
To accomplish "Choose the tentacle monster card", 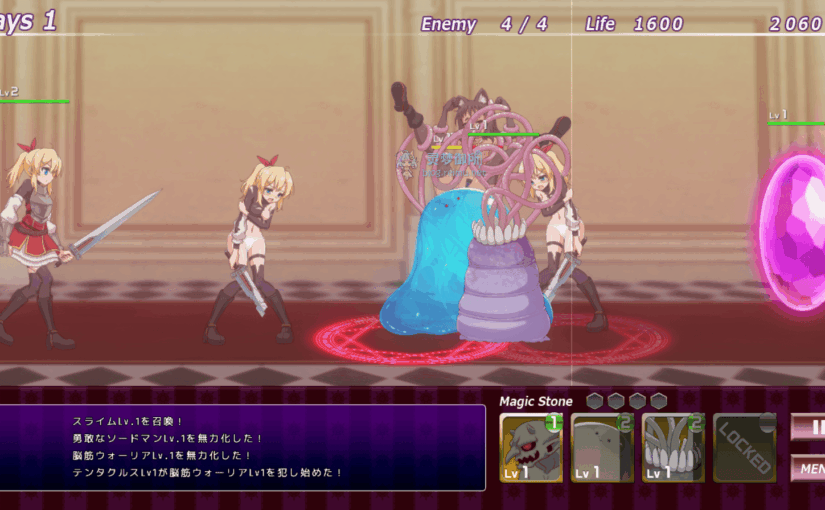I will coord(673,448).
